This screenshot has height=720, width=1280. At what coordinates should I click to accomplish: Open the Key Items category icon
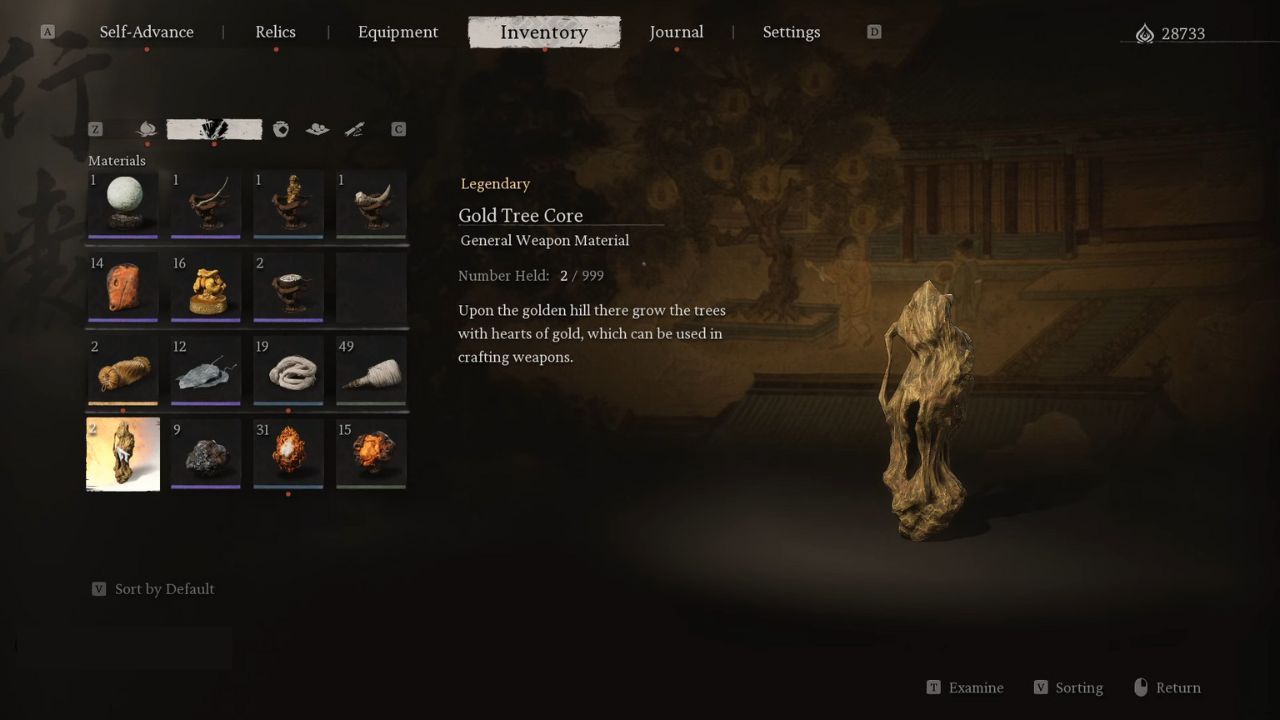pyautogui.click(x=354, y=129)
